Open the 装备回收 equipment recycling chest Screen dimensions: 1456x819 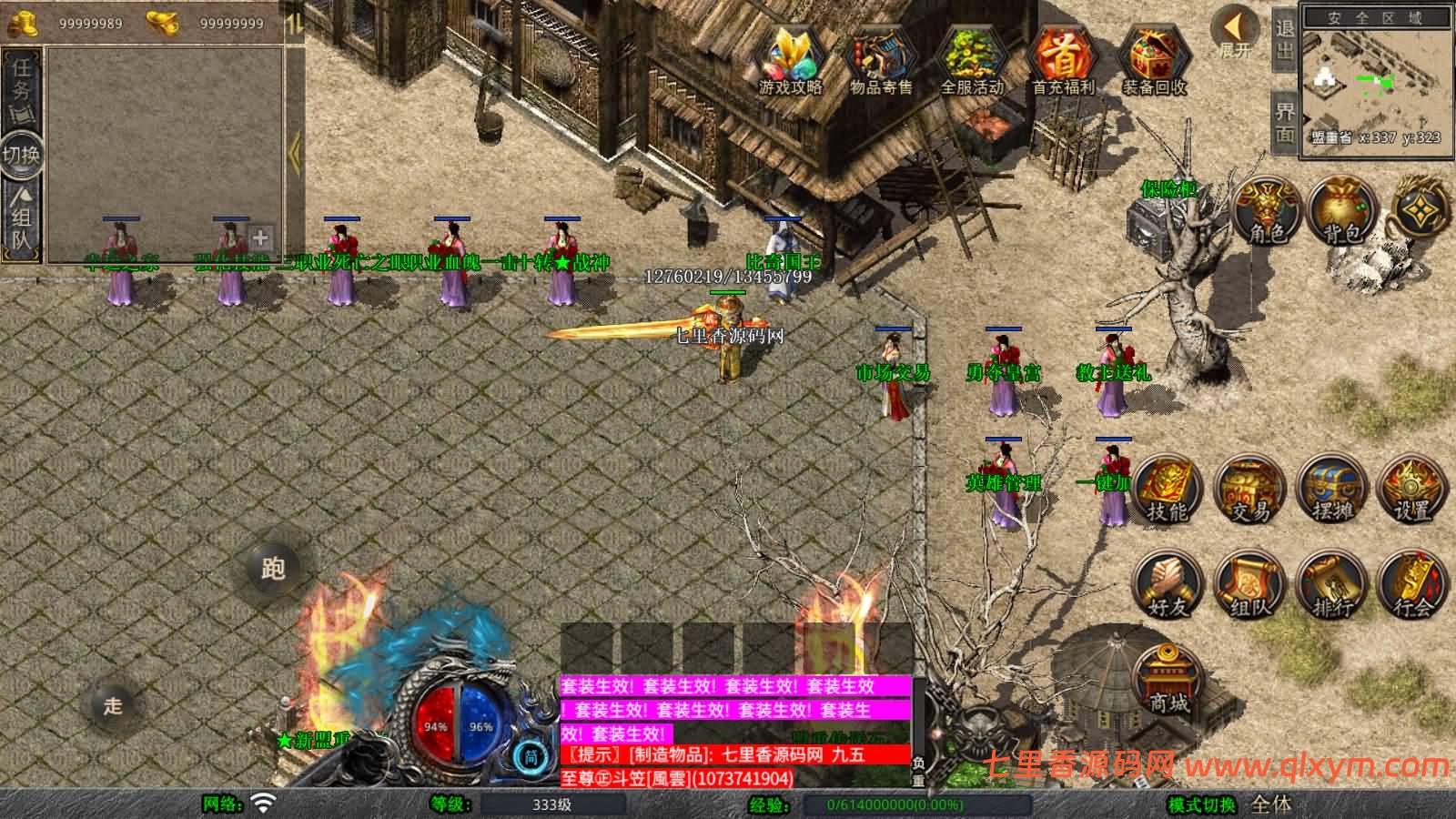pos(1154,59)
